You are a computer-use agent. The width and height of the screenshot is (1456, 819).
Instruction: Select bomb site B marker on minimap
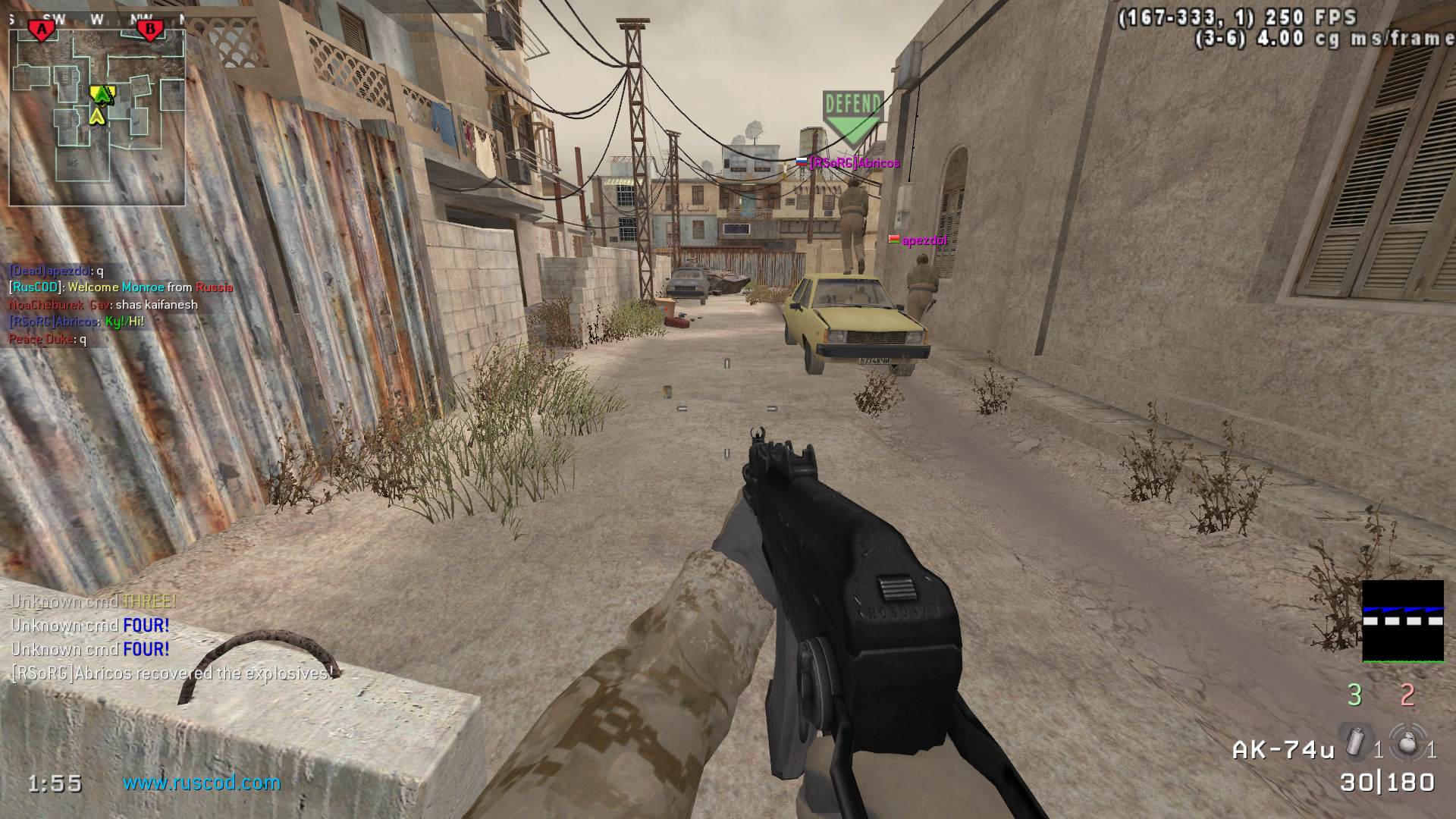pyautogui.click(x=149, y=30)
